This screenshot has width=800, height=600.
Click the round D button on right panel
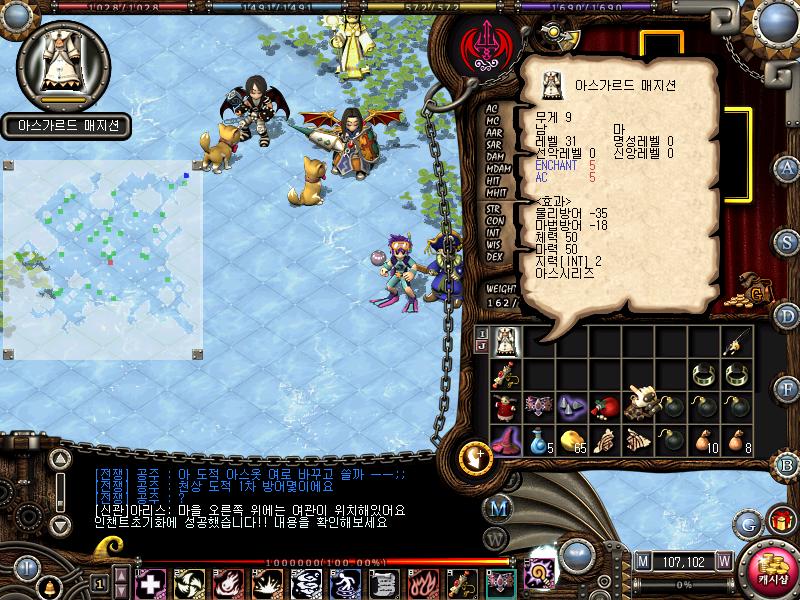point(787,315)
